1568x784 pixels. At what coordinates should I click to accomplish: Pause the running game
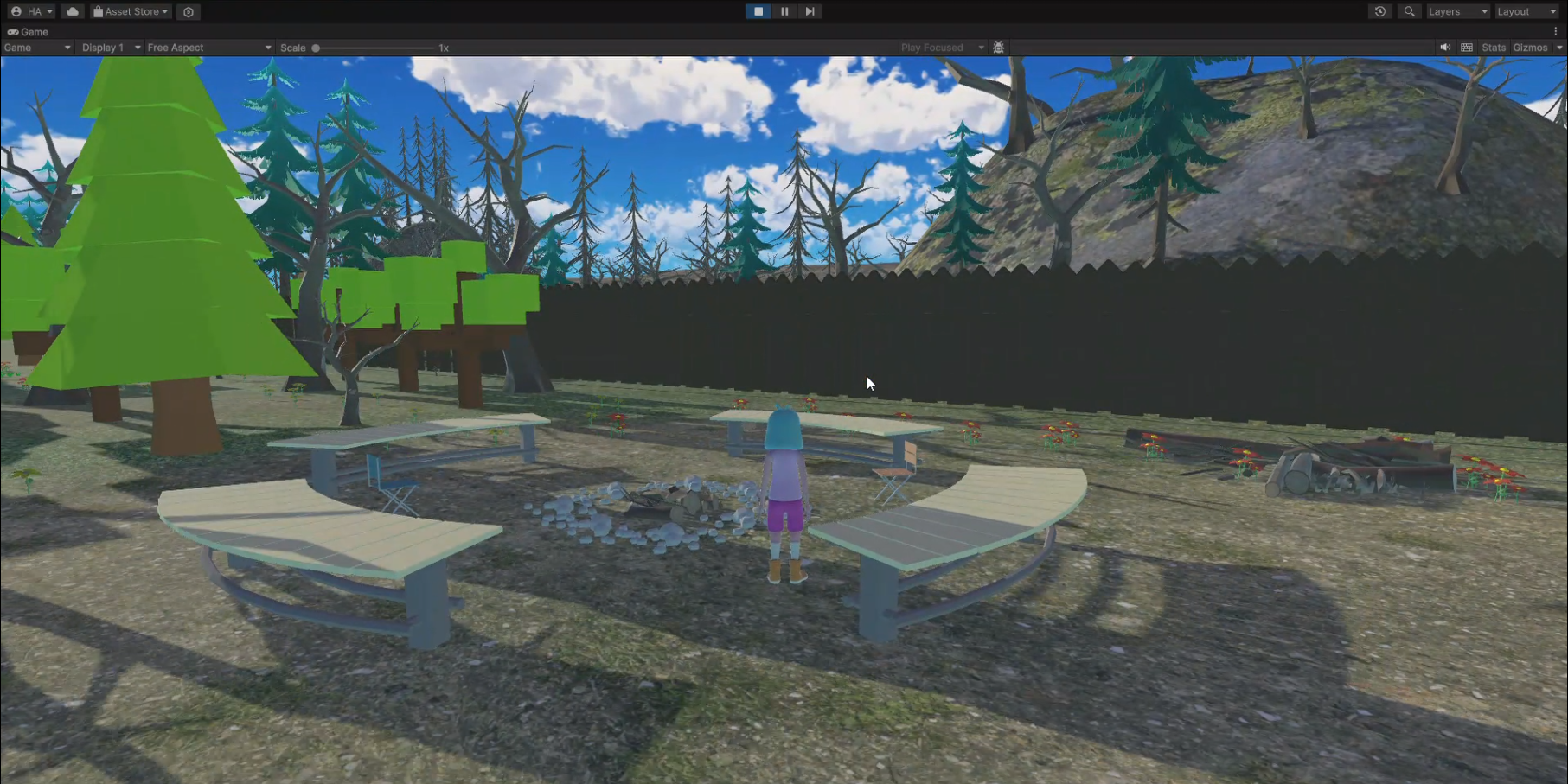pyautogui.click(x=784, y=11)
